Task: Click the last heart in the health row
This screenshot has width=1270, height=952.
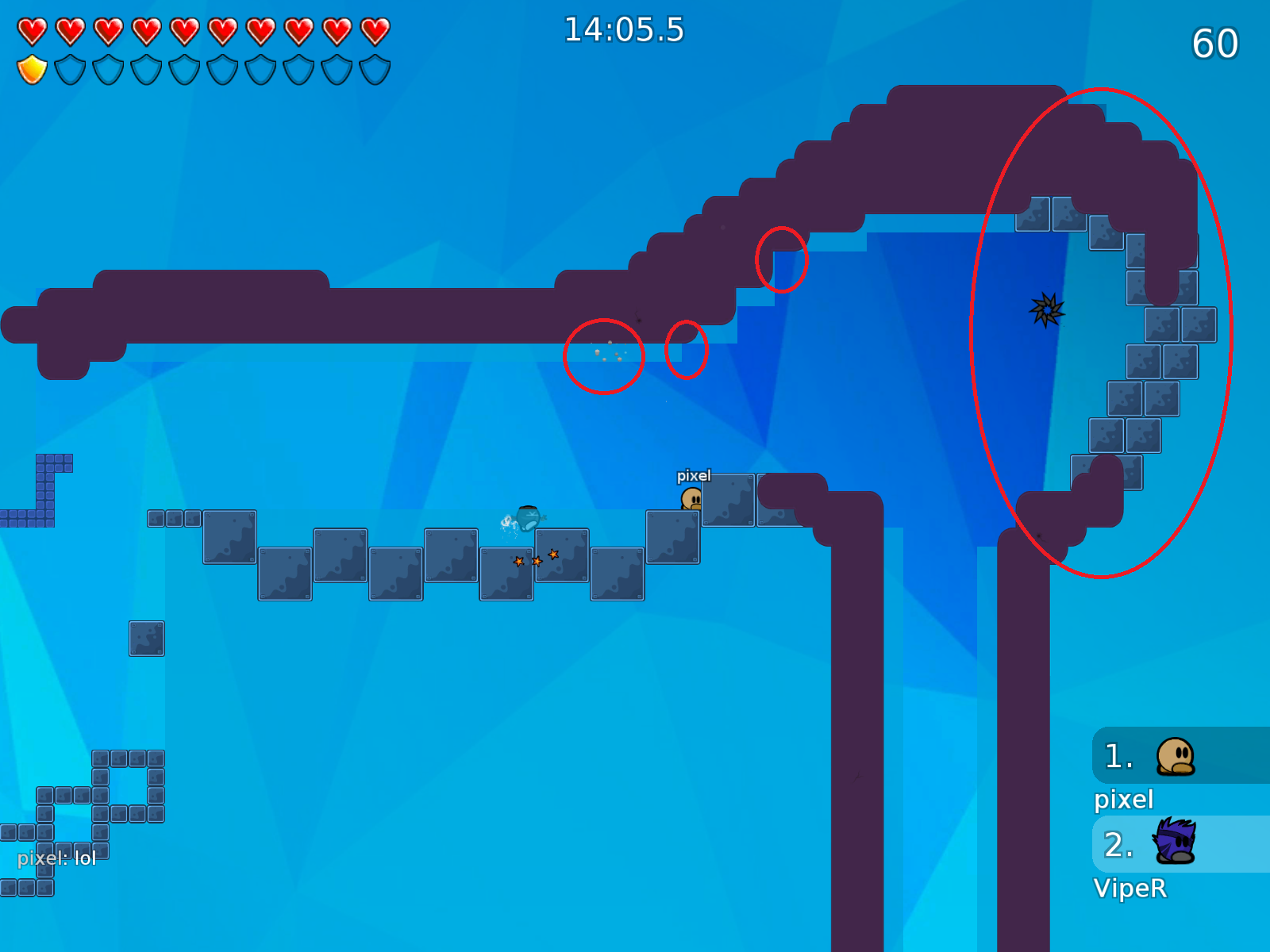Action: pyautogui.click(x=374, y=30)
